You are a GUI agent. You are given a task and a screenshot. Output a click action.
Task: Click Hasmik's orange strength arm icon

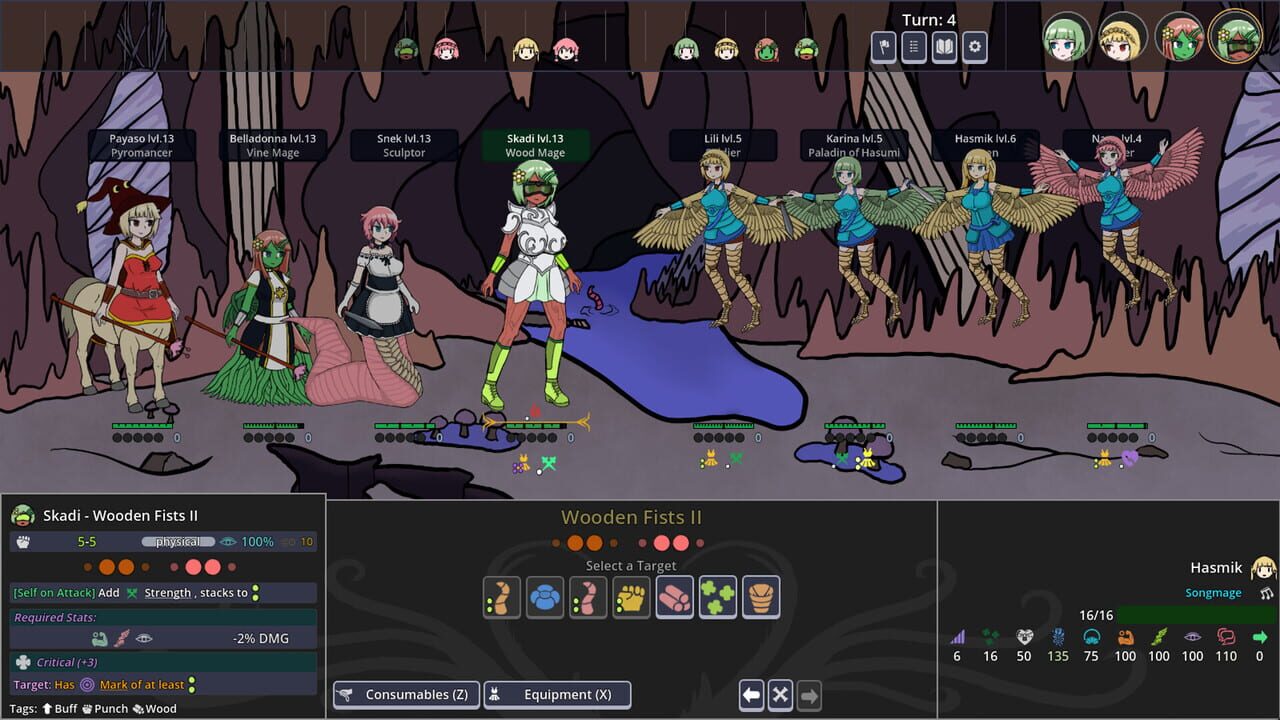click(x=1126, y=636)
